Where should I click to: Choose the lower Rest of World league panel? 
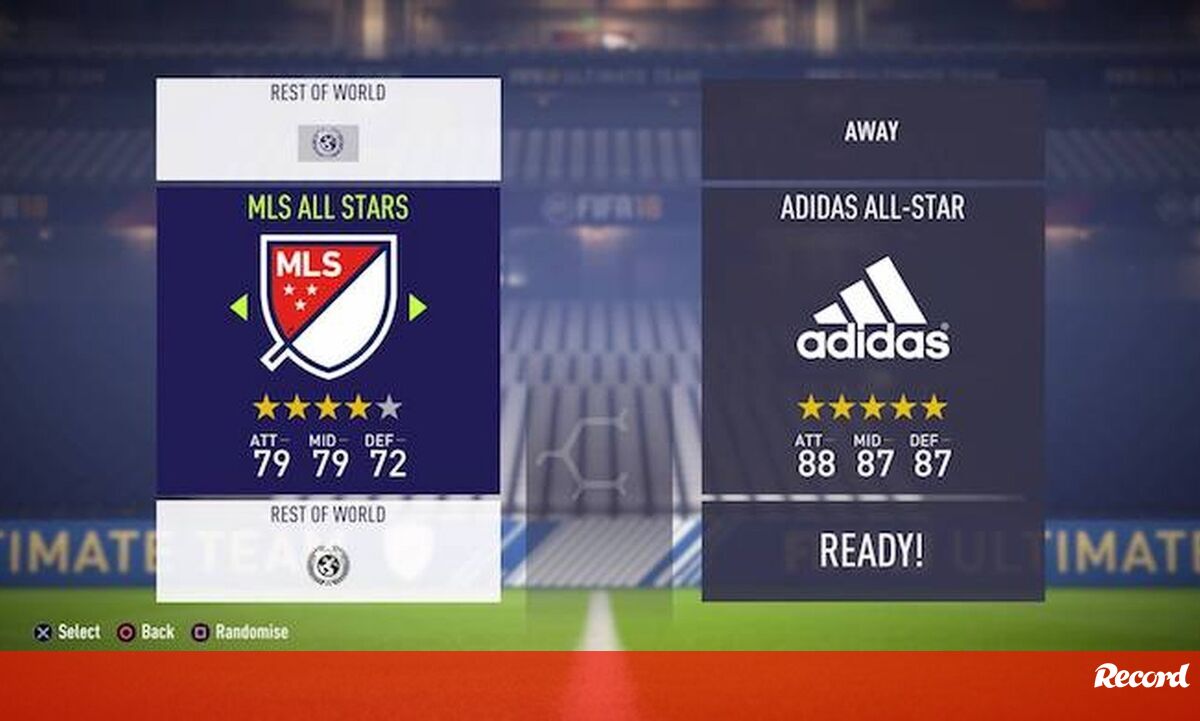pyautogui.click(x=328, y=550)
